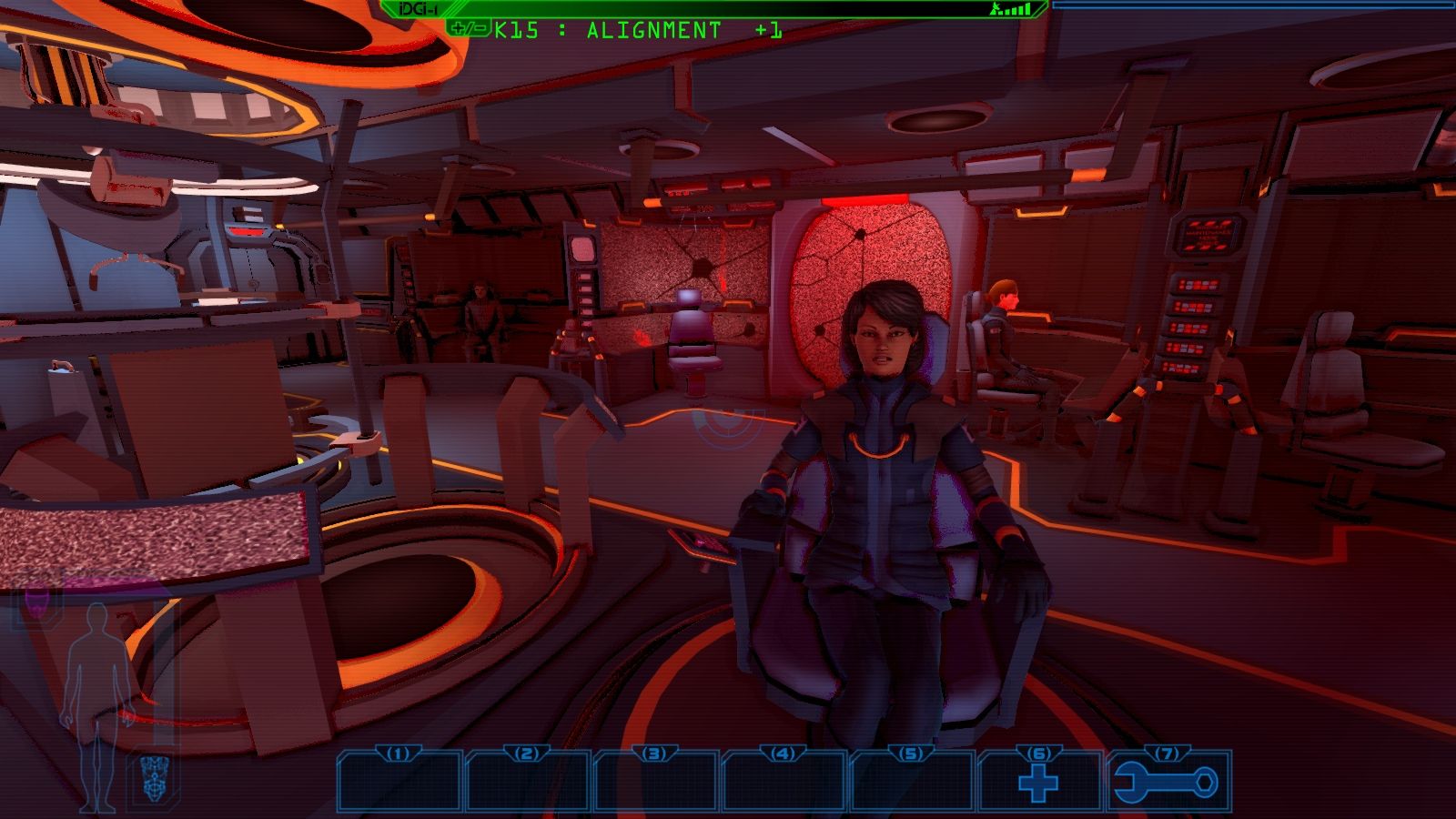Click the purple mask icon in the lower-left corner
Image resolution: width=1456 pixels, height=819 pixels.
(38, 602)
